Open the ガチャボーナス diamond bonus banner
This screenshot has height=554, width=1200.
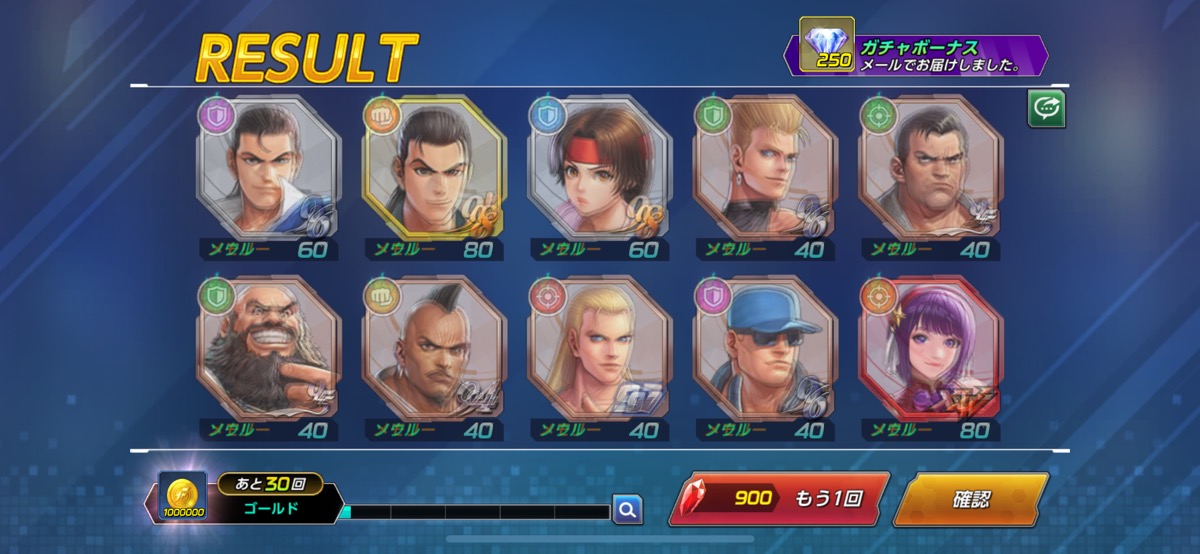click(x=920, y=55)
